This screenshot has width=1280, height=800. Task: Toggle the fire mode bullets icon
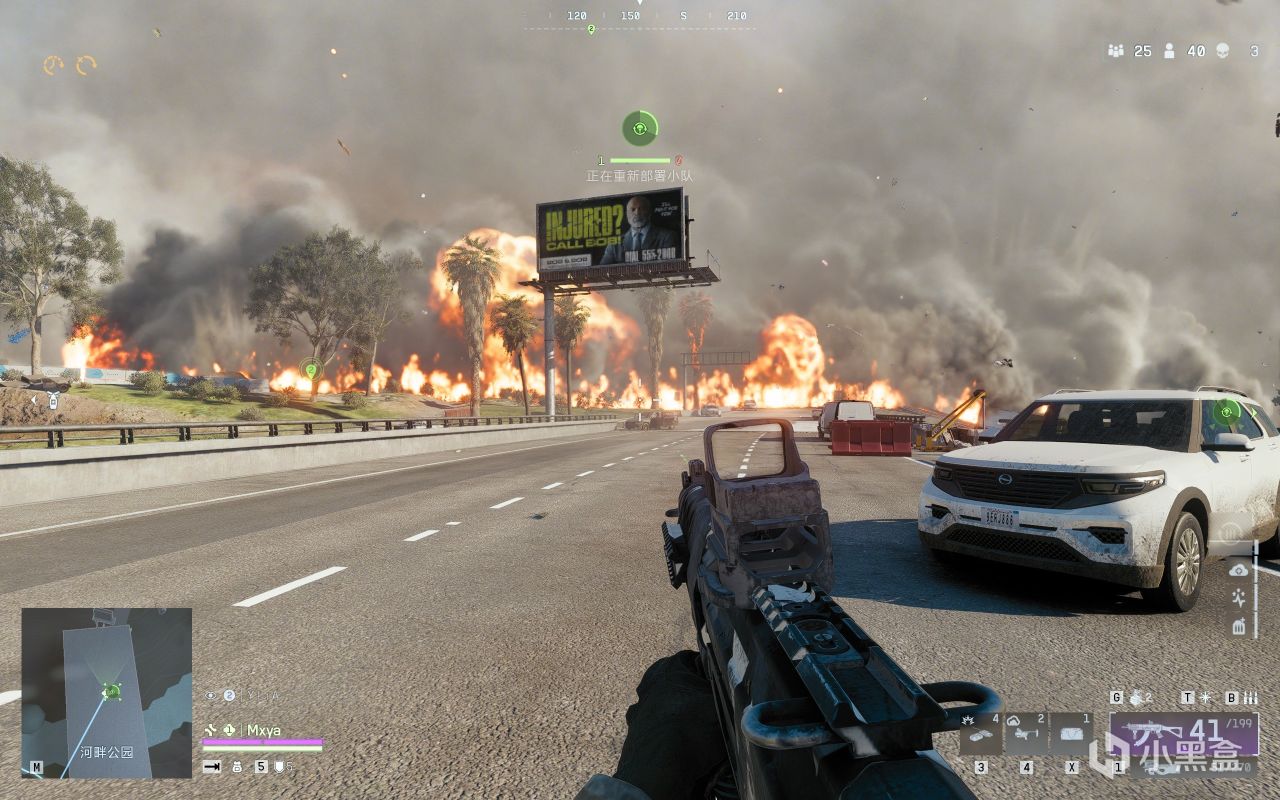(1250, 697)
